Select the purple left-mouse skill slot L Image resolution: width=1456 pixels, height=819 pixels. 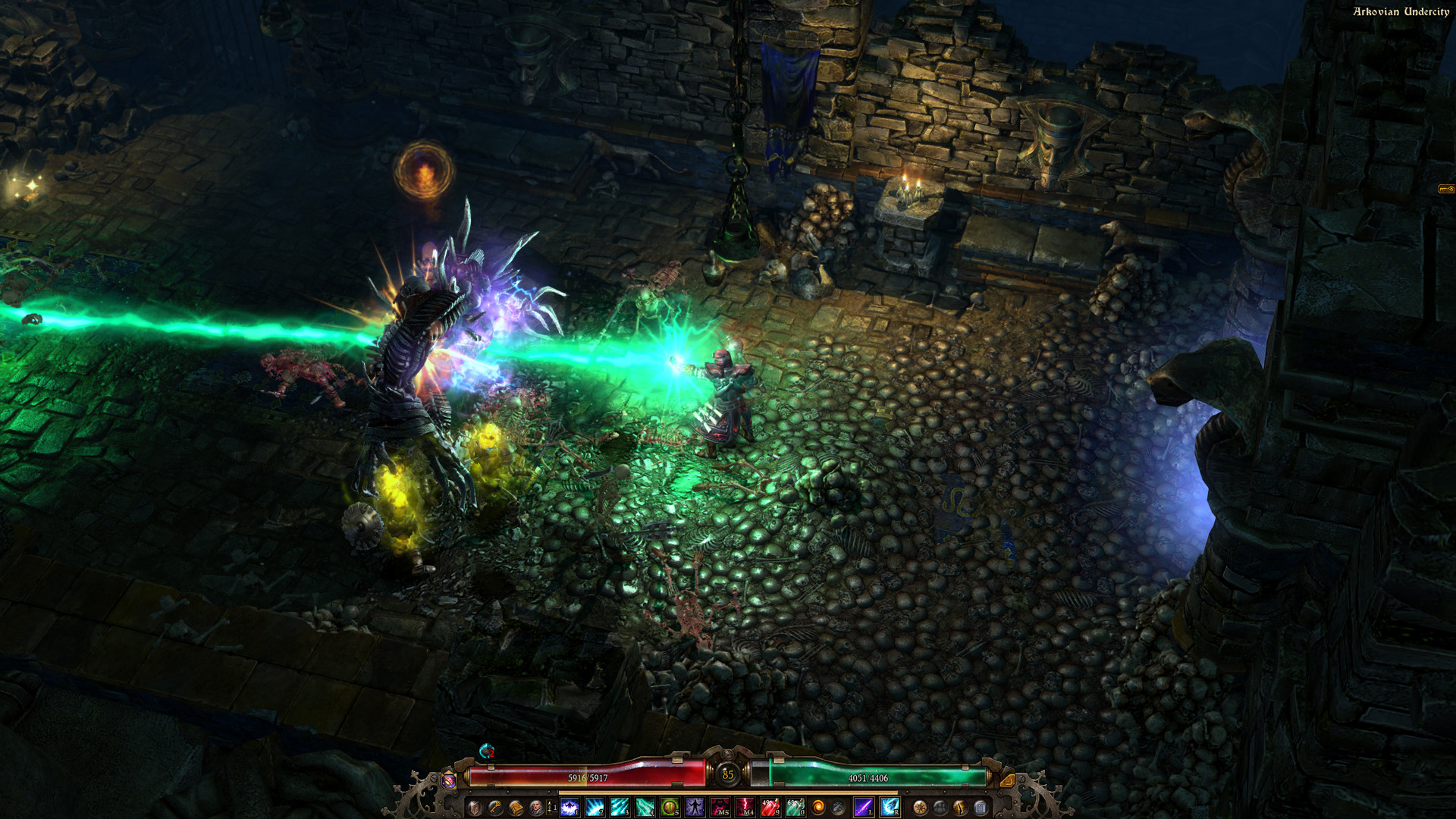(x=863, y=806)
